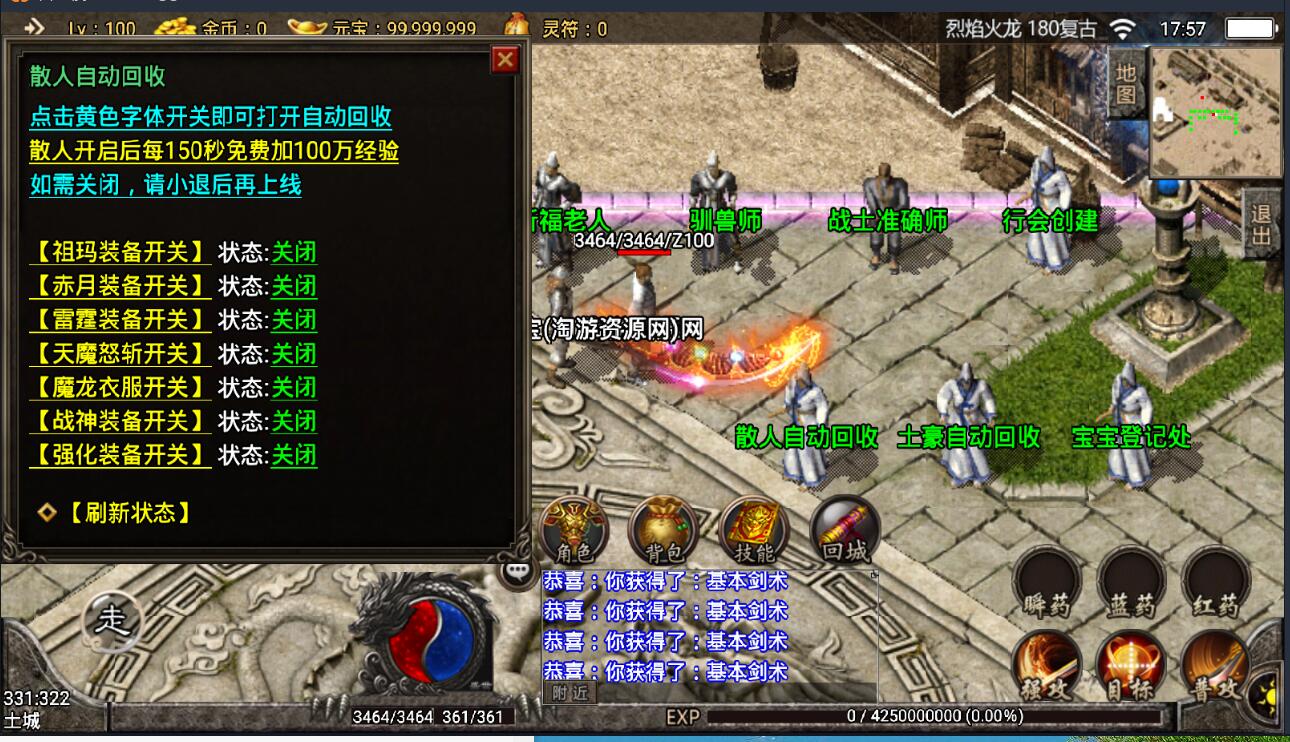
Task: Click the 刷新状态 refresh status link
Action: point(128,513)
